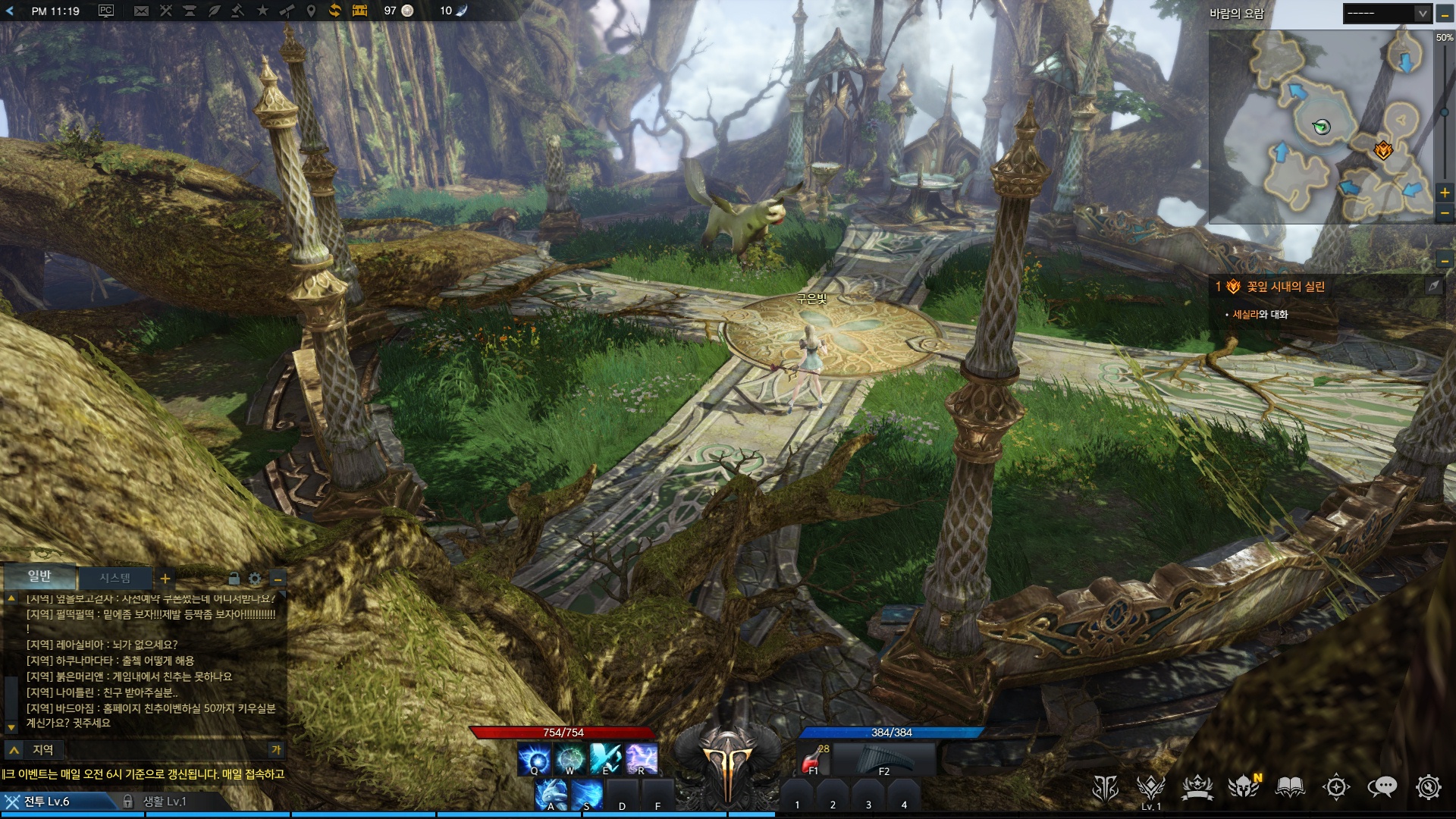Open the book menu icon

(x=1290, y=788)
